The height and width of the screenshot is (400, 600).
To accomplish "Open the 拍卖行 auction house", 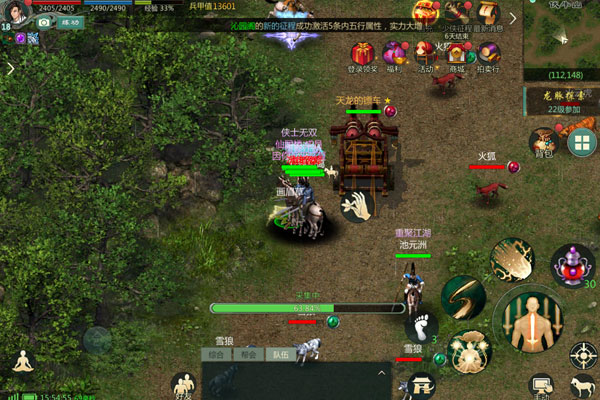I will pyautogui.click(x=489, y=52).
